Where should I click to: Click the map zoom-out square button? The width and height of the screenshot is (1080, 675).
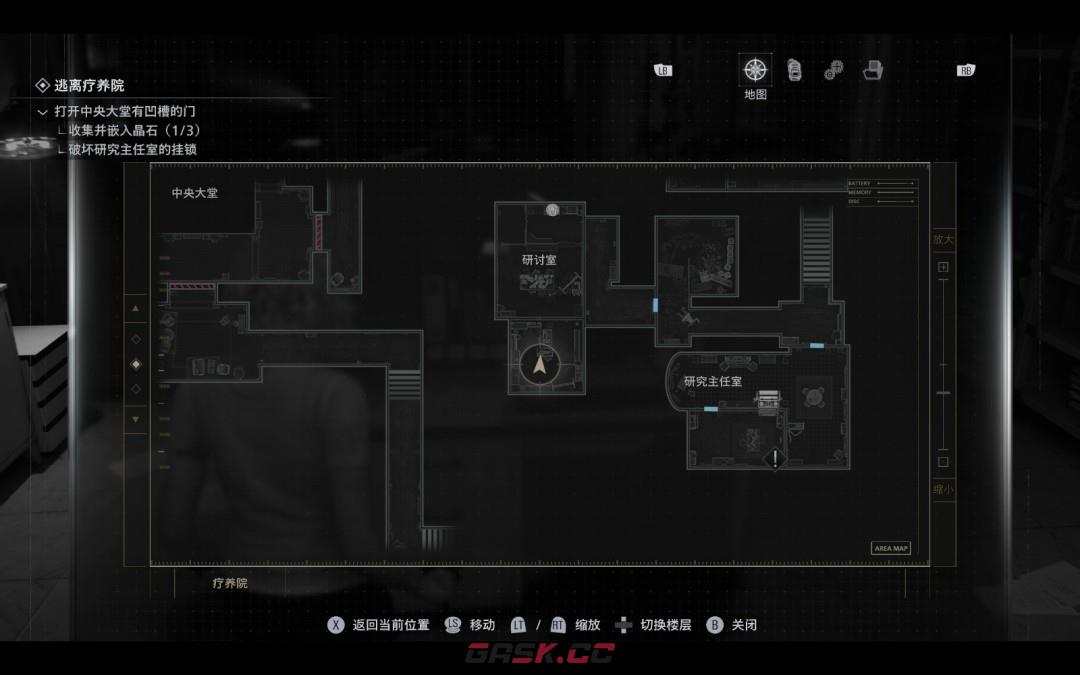point(943,462)
